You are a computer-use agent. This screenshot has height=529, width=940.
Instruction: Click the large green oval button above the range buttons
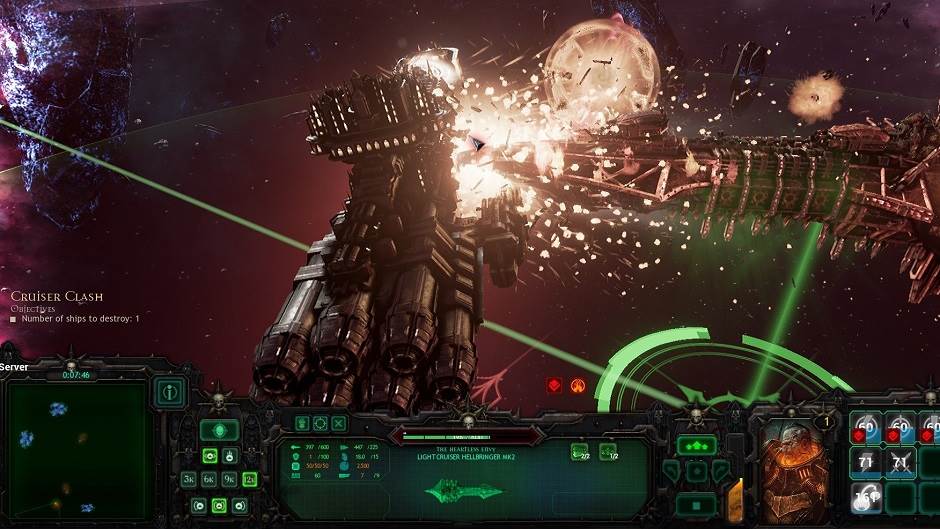219,430
